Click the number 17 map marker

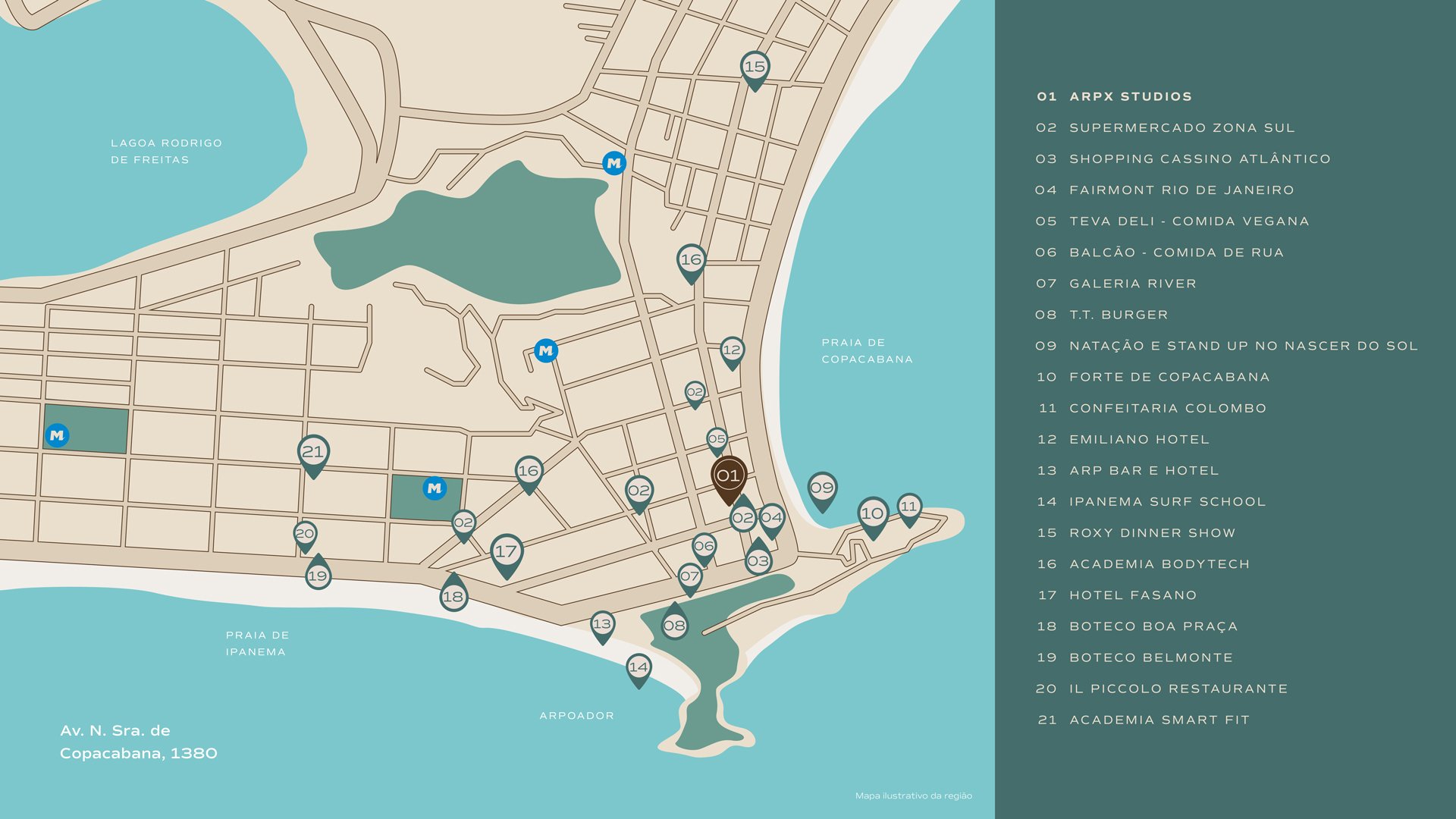click(x=506, y=552)
